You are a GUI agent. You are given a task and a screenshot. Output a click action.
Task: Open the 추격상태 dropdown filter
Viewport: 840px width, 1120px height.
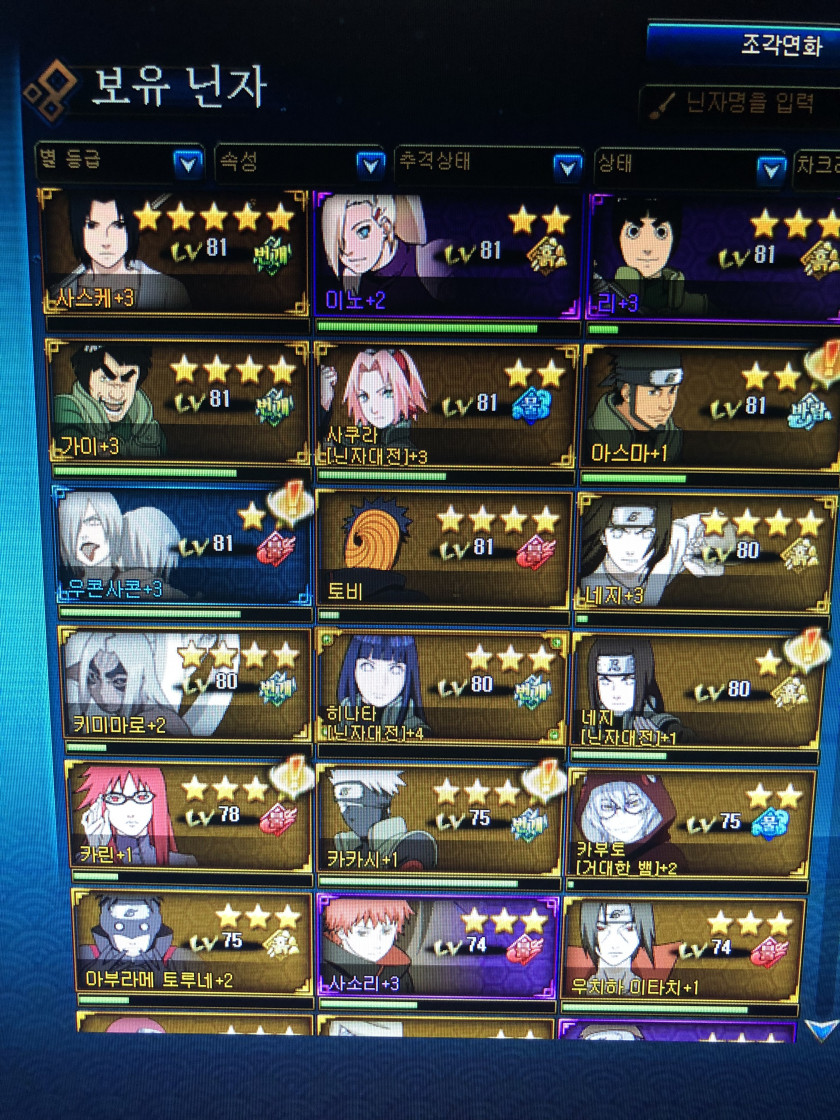(488, 162)
